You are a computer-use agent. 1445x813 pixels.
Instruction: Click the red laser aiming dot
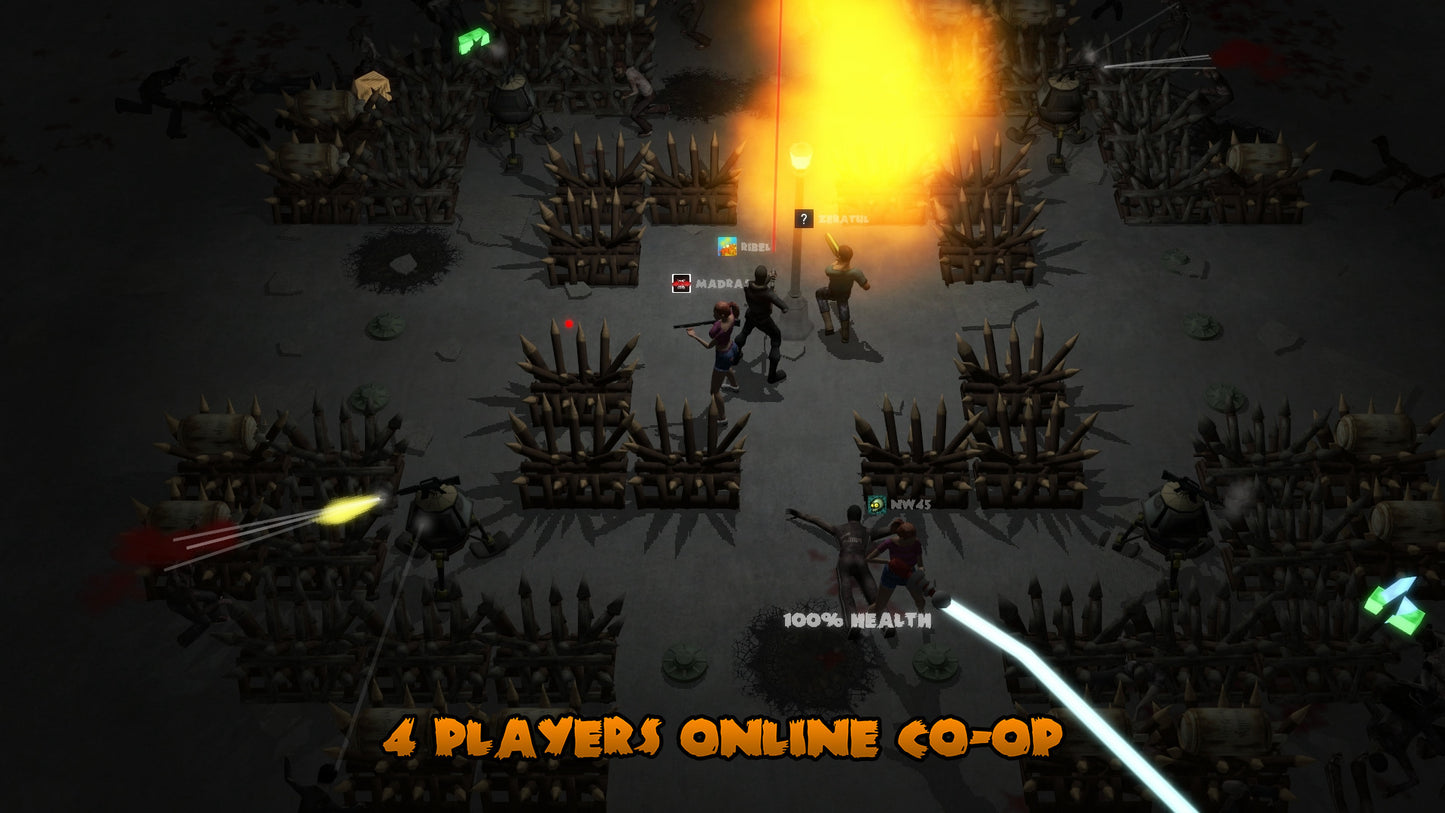pyautogui.click(x=568, y=322)
